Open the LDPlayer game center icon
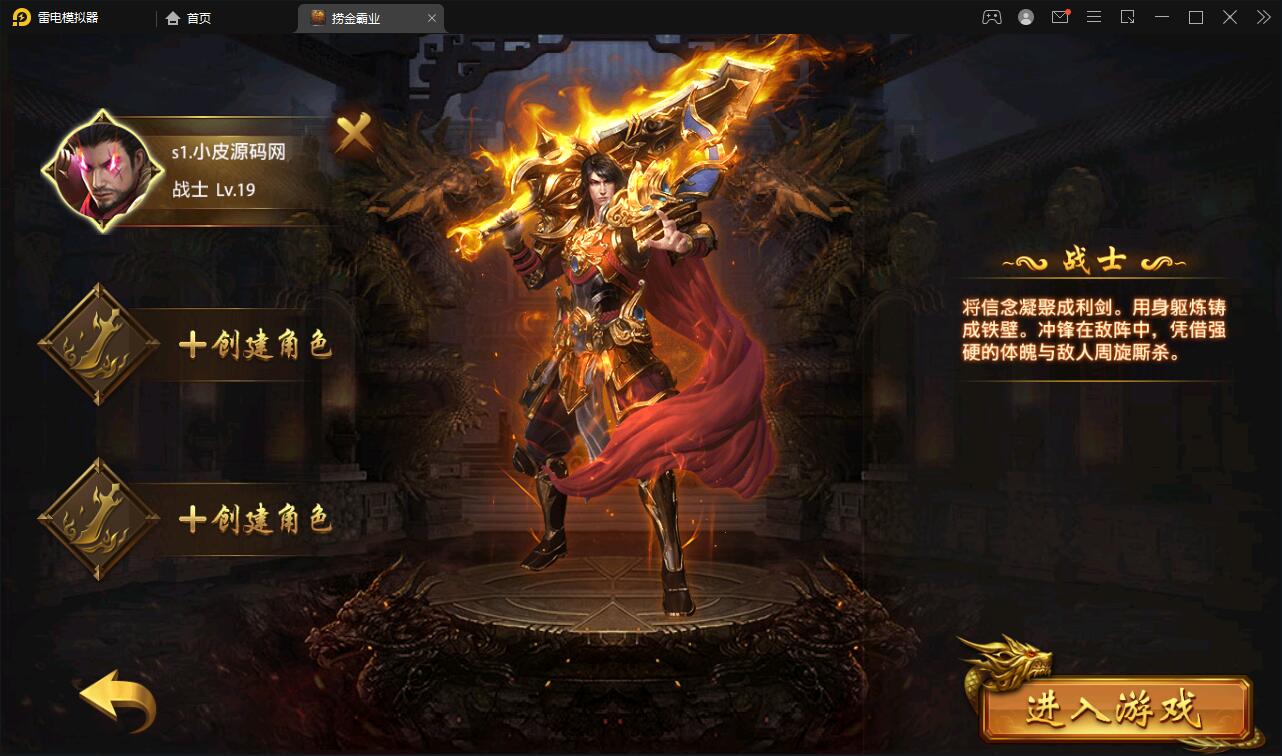The height and width of the screenshot is (756, 1282). point(990,17)
